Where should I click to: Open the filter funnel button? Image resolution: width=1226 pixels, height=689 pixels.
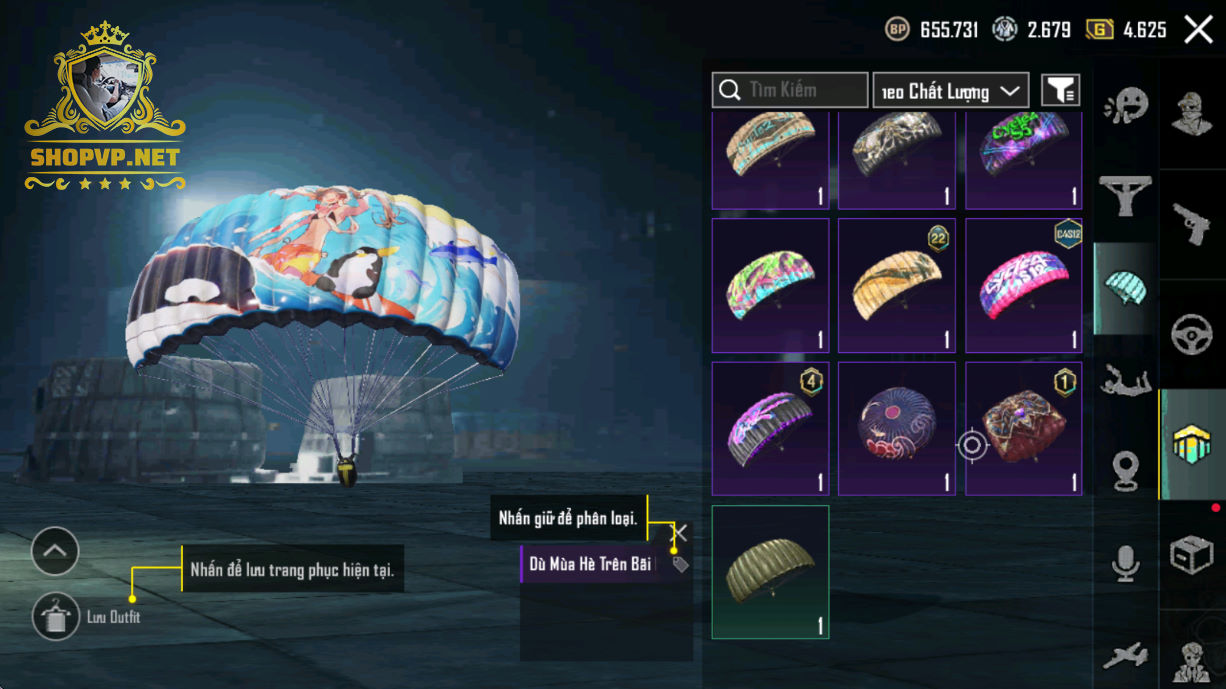(x=1060, y=90)
